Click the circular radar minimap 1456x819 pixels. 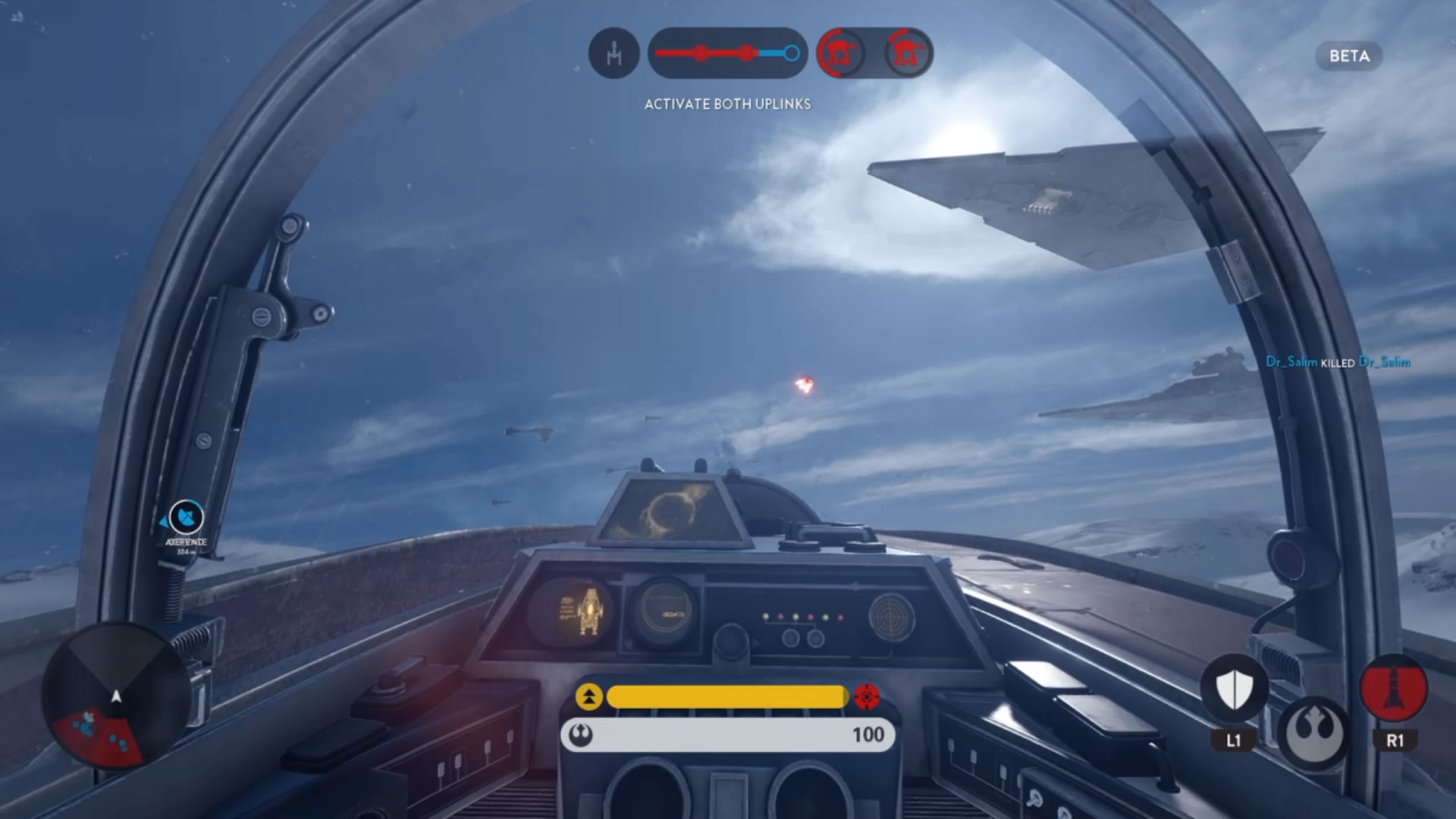pyautogui.click(x=116, y=695)
